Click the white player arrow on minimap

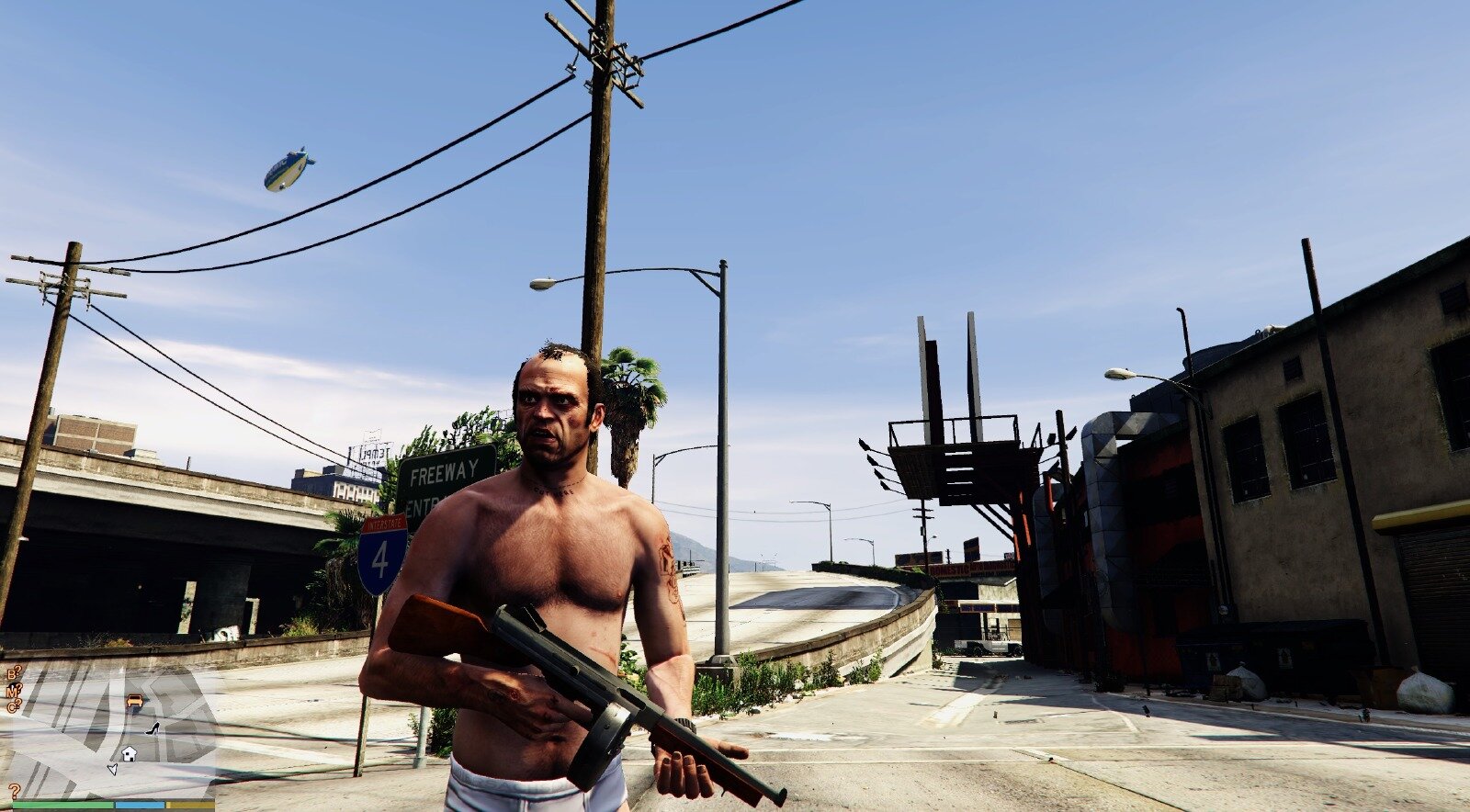pos(112,768)
